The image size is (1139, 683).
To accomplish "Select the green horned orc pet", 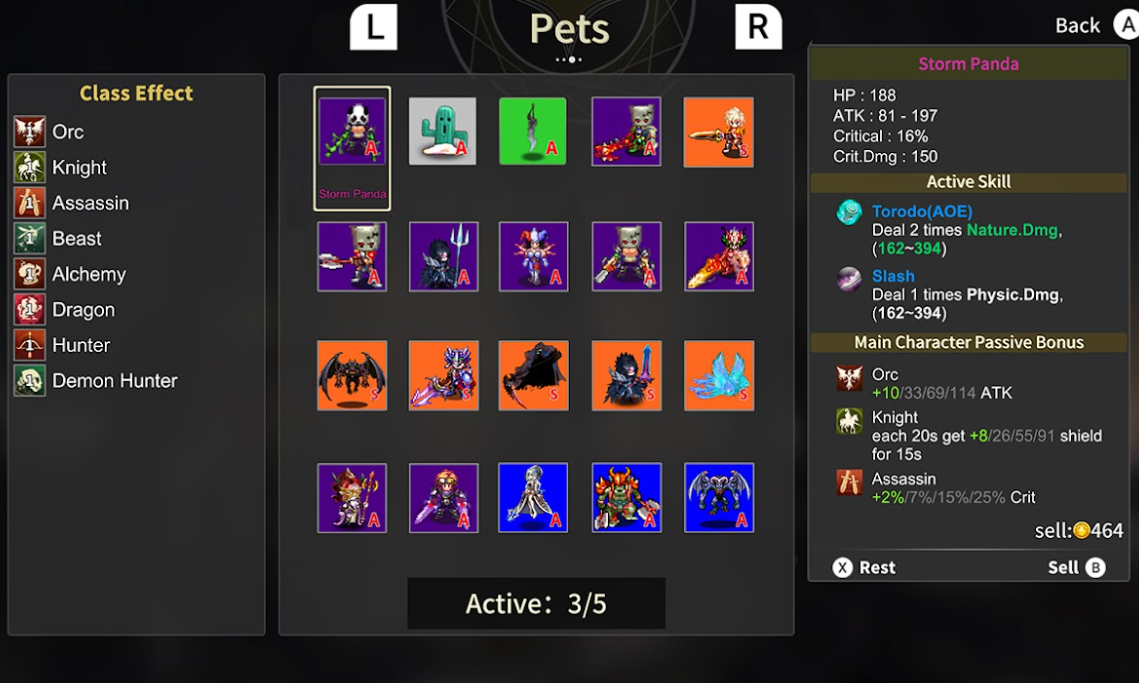I will (x=625, y=497).
